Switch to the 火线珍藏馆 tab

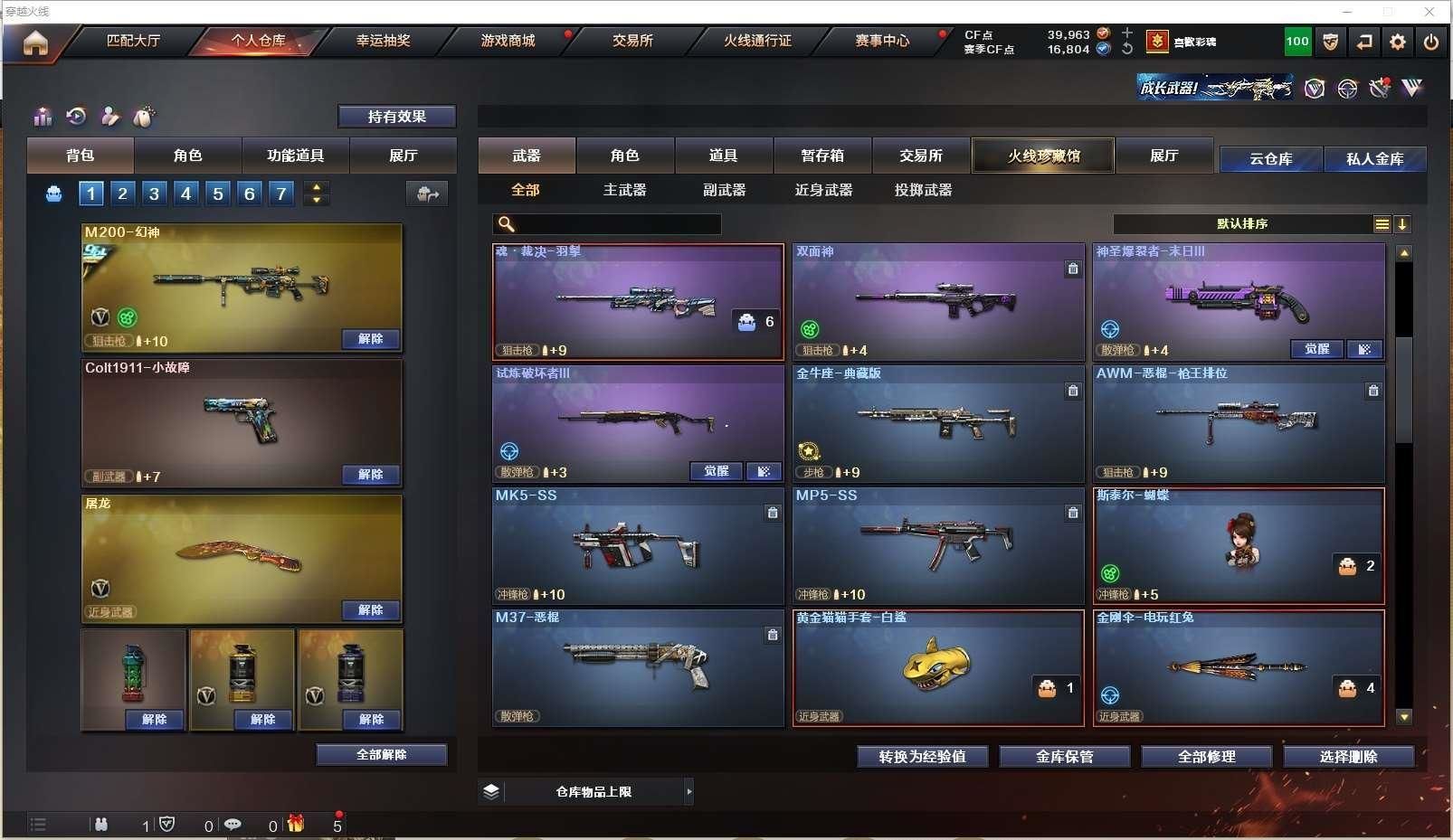(1043, 156)
